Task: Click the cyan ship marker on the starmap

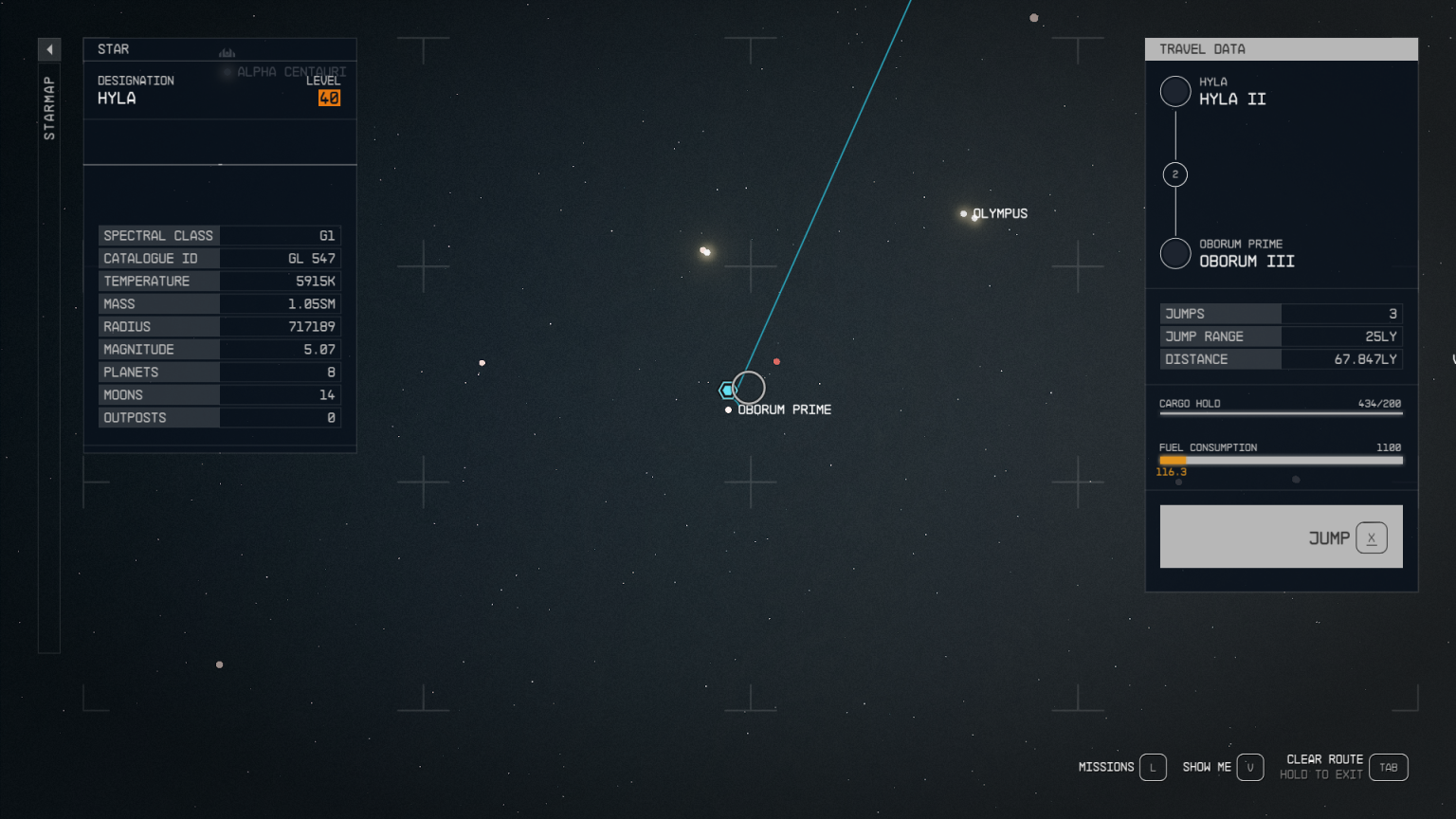Action: (x=726, y=389)
